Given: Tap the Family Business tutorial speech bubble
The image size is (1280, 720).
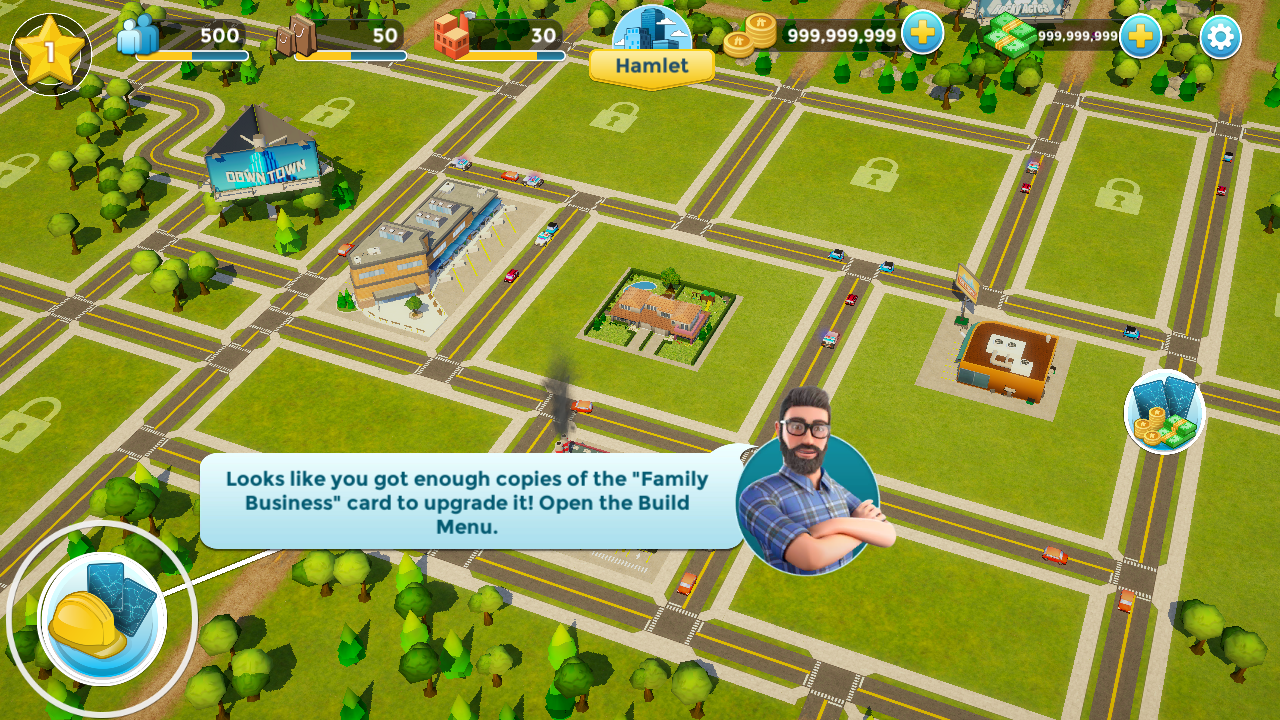Looking at the screenshot, I should click(x=467, y=502).
